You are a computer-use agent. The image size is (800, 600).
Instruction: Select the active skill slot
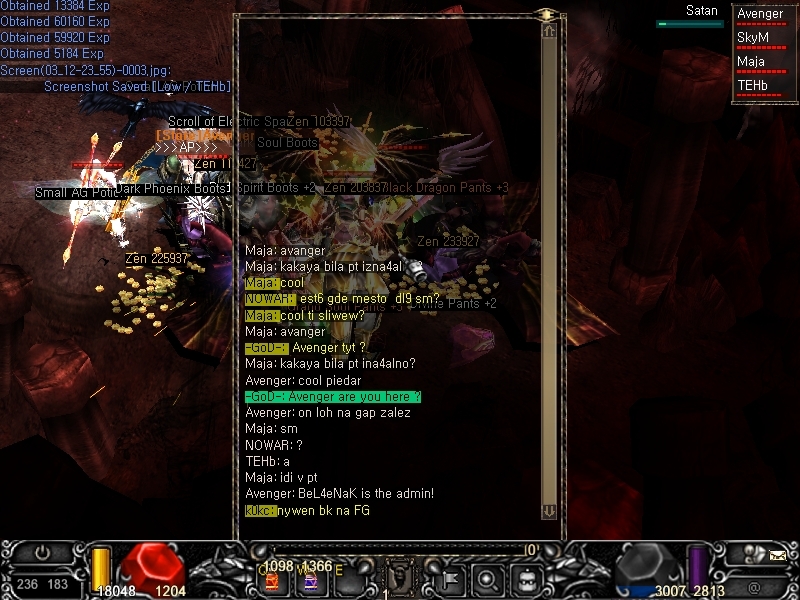click(399, 576)
